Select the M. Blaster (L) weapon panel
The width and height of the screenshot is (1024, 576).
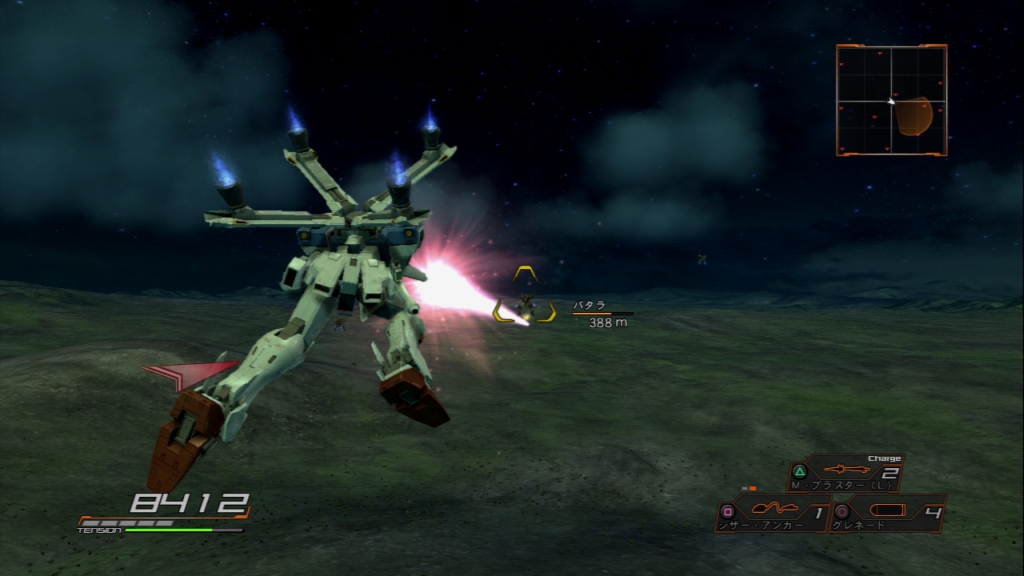click(846, 473)
